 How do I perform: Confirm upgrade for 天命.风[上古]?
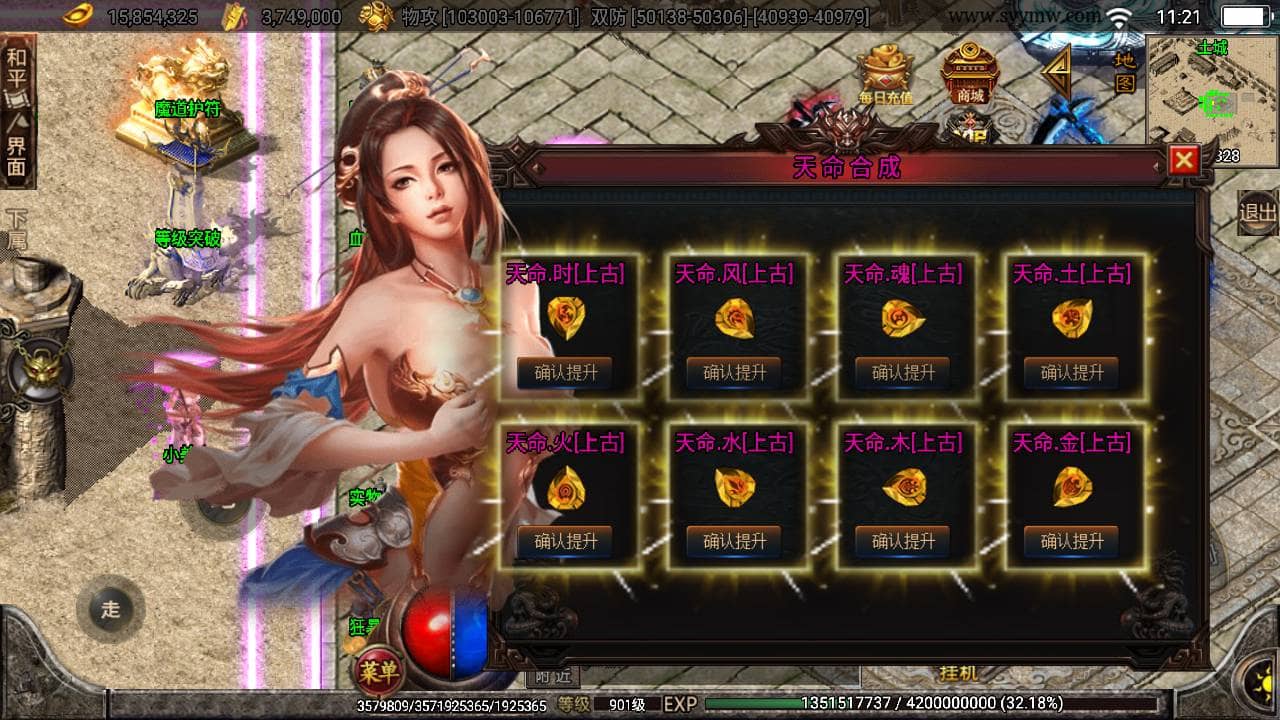[734, 373]
